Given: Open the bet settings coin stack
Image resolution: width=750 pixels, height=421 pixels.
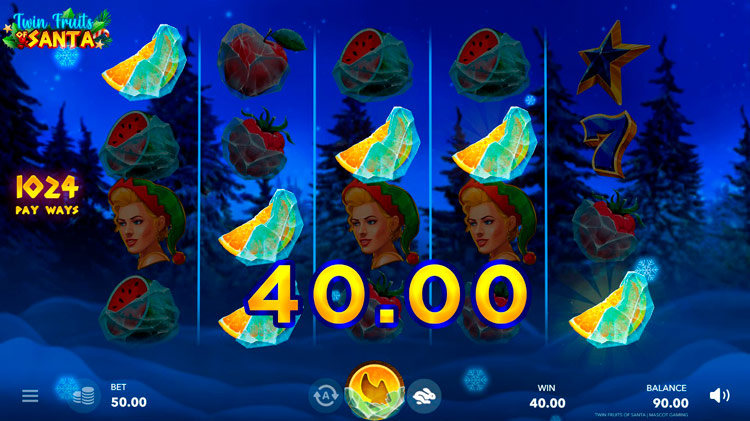Looking at the screenshot, I should (x=85, y=396).
